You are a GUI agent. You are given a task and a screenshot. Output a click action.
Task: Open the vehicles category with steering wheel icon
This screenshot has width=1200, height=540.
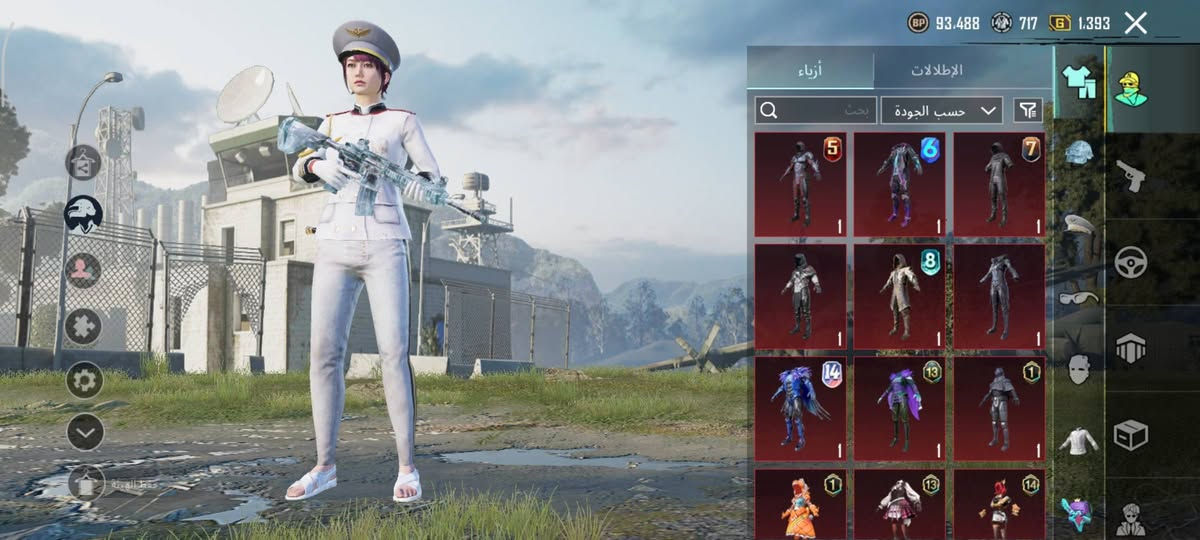(1131, 263)
